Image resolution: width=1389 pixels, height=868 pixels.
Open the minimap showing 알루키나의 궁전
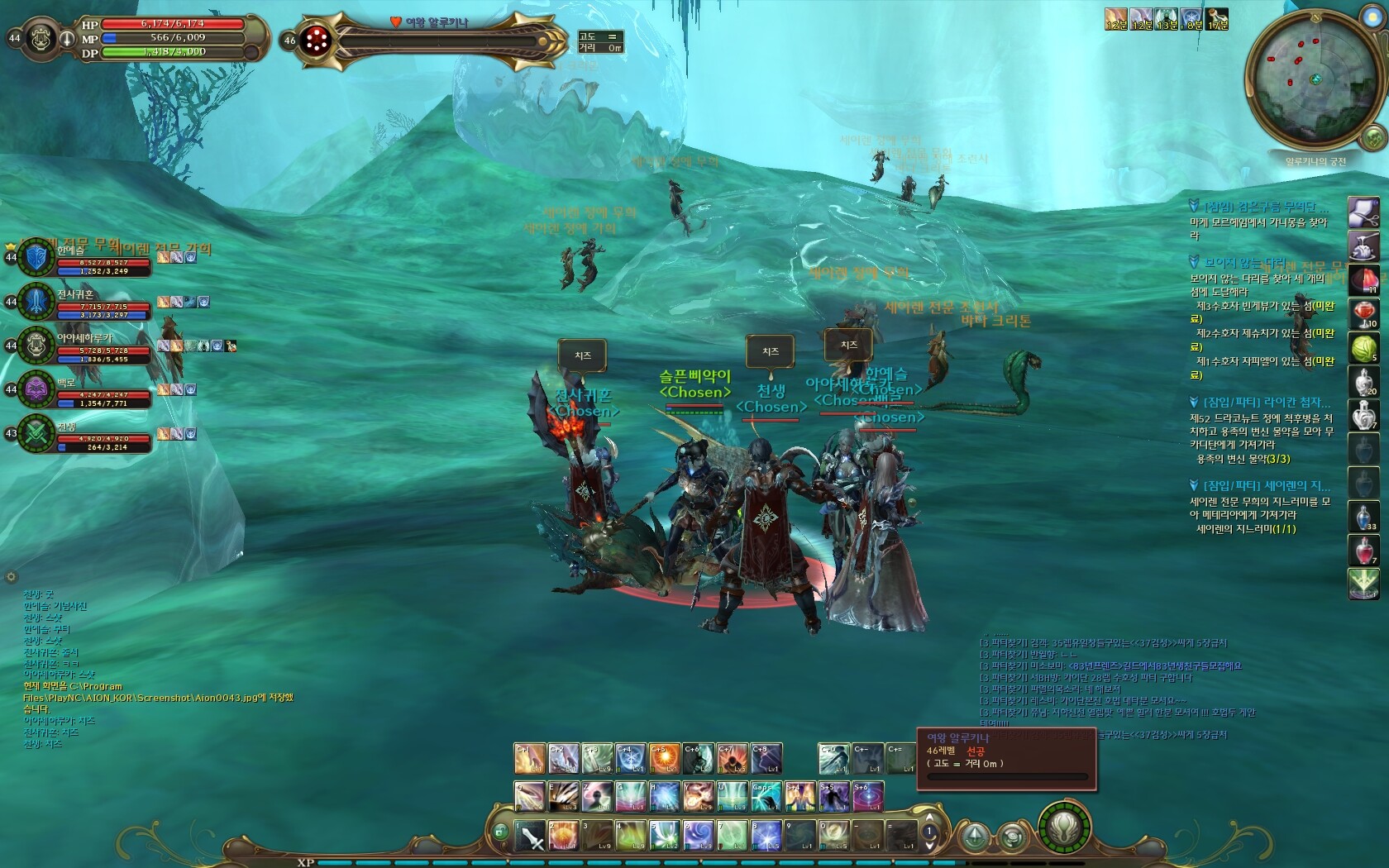1313,80
